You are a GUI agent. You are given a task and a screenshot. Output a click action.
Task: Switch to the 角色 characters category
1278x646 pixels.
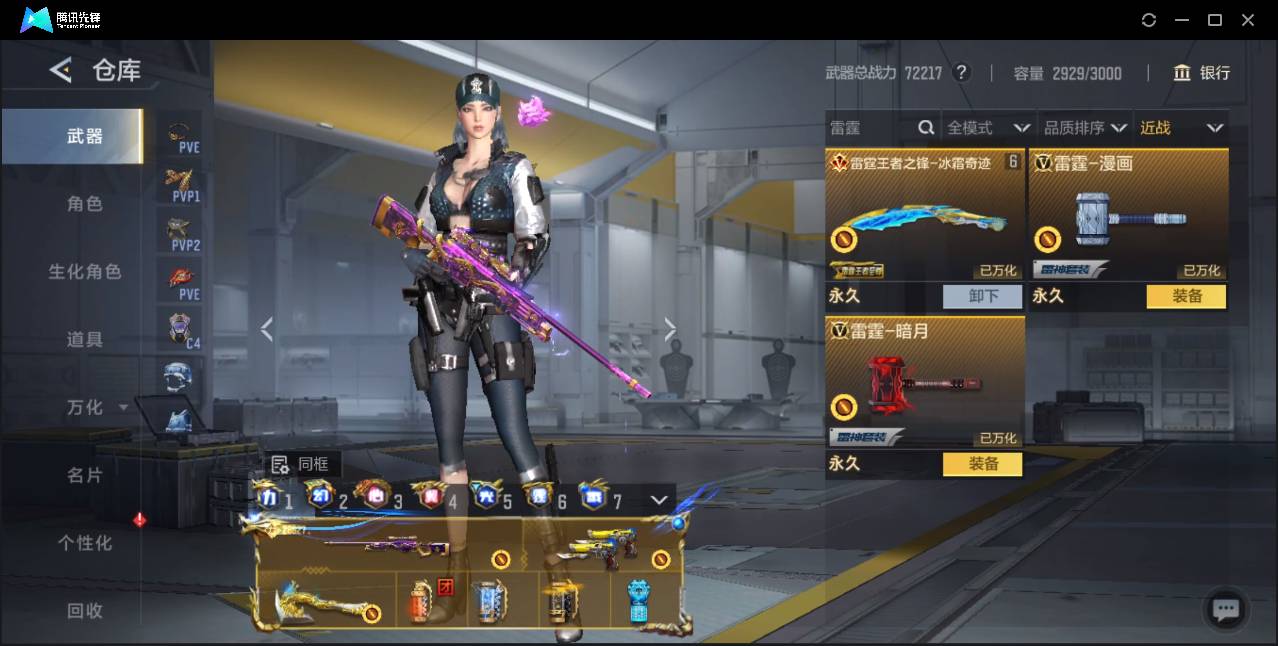84,204
